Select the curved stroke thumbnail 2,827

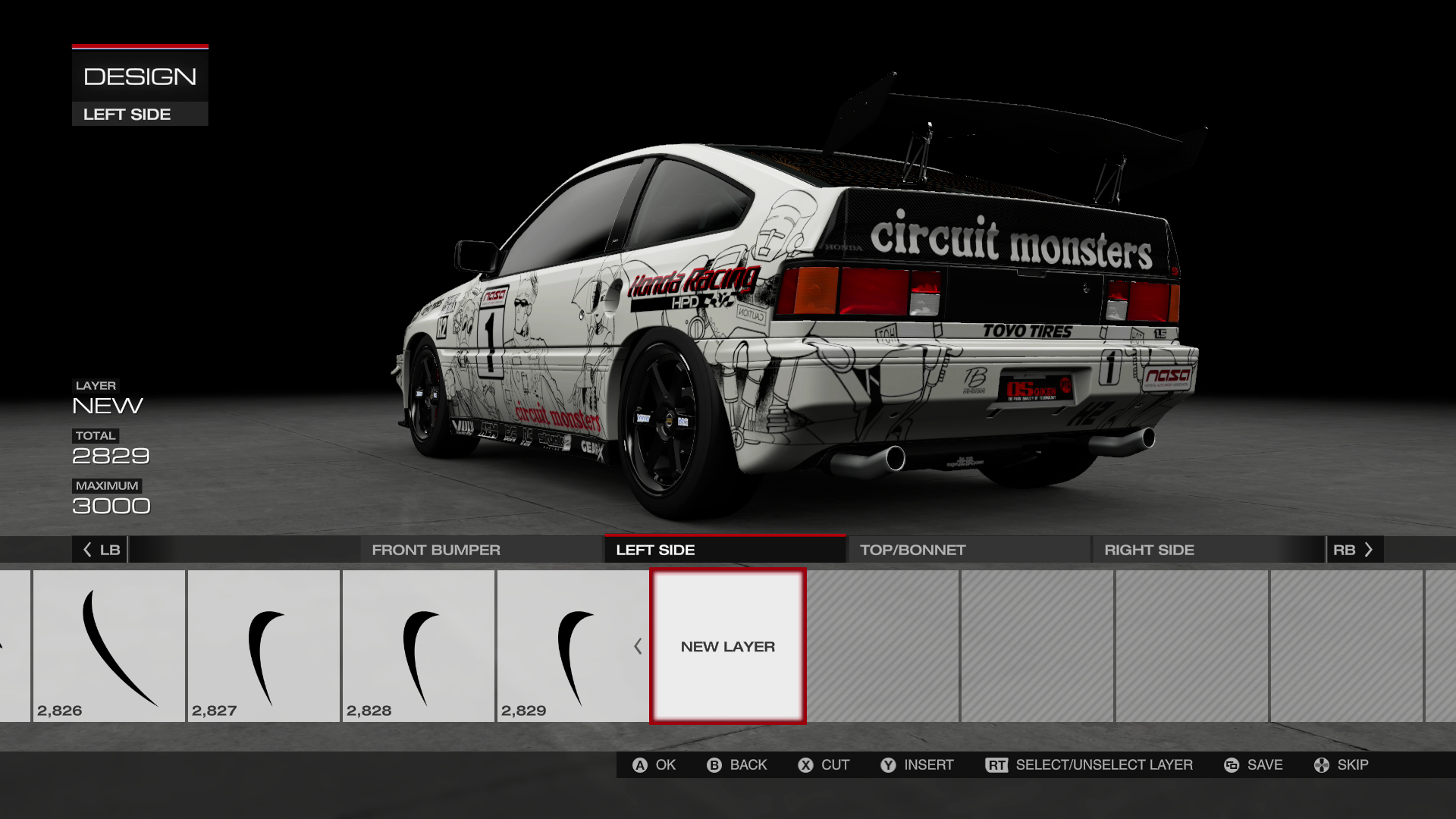[x=264, y=646]
